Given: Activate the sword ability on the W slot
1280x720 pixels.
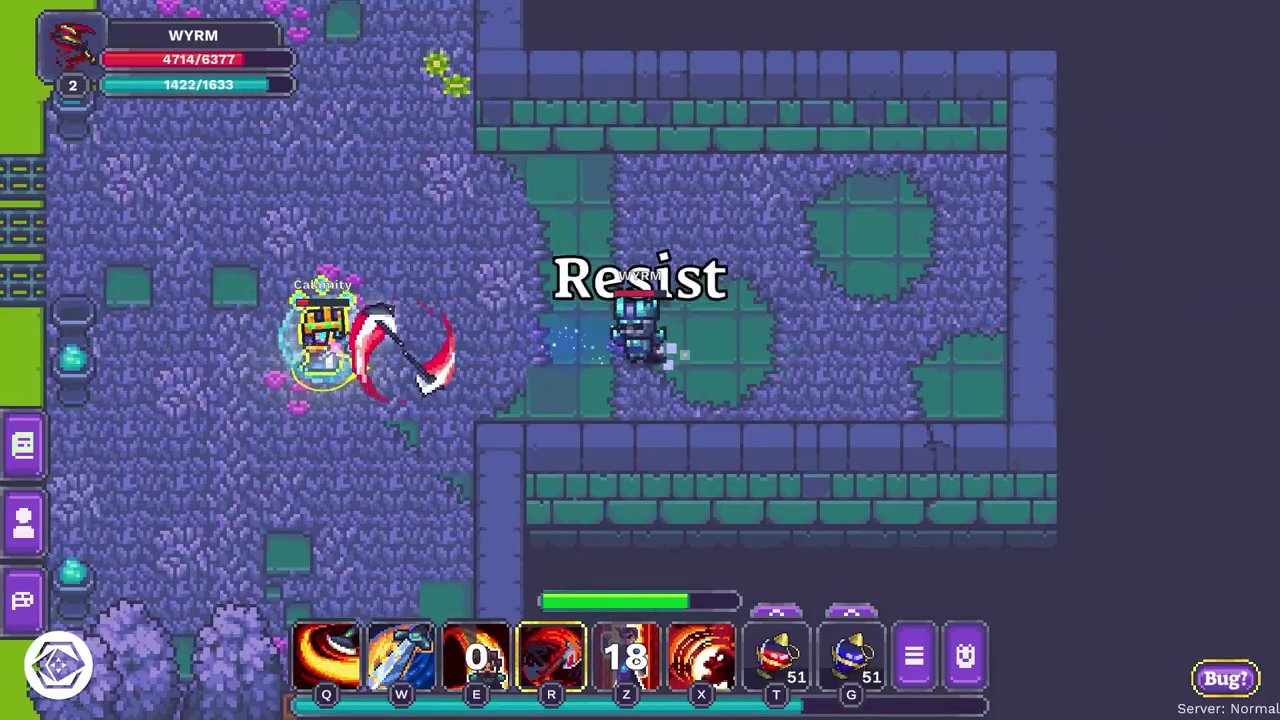Looking at the screenshot, I should tap(401, 656).
